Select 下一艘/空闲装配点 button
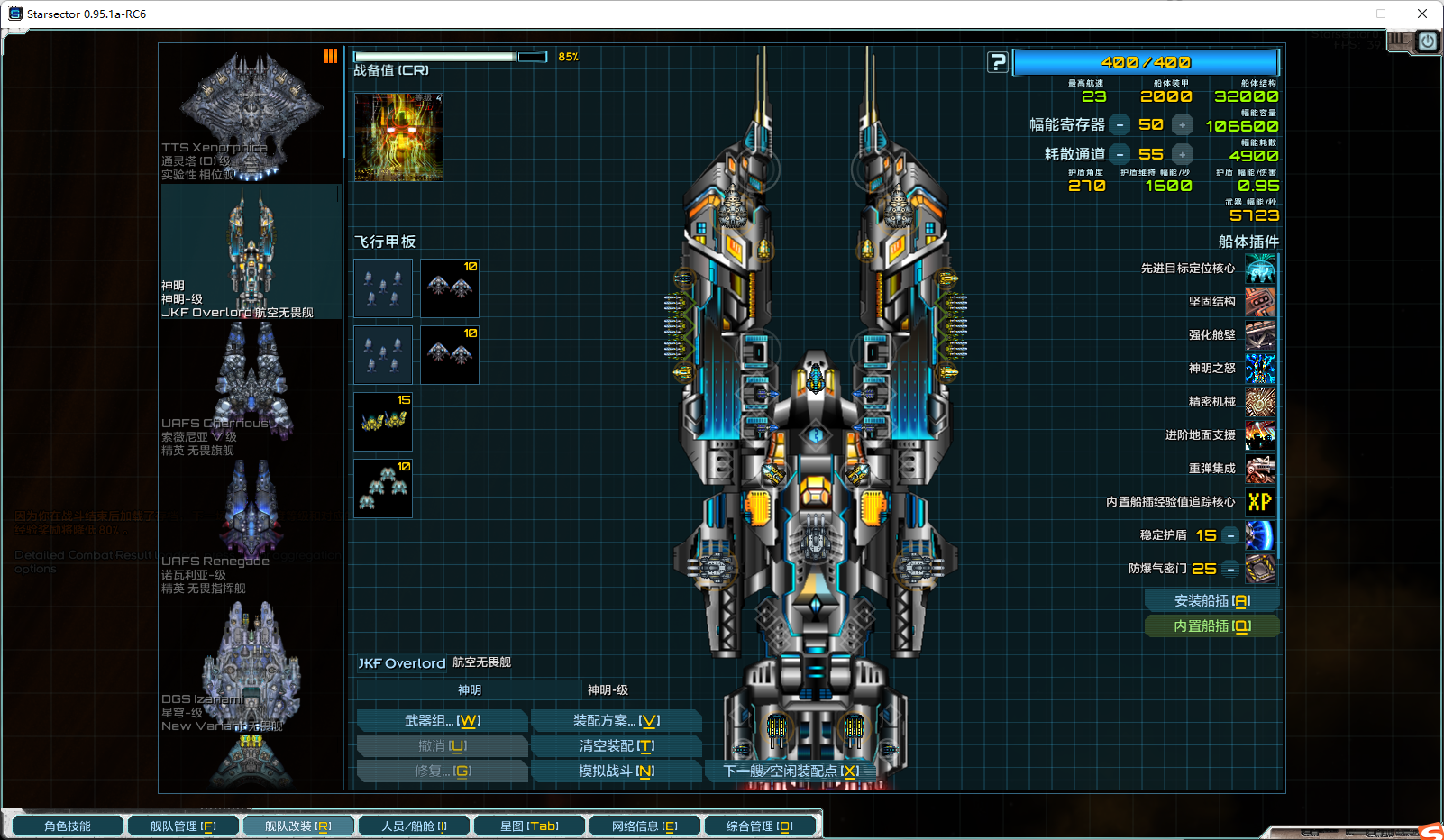The width and height of the screenshot is (1444, 840). (791, 772)
